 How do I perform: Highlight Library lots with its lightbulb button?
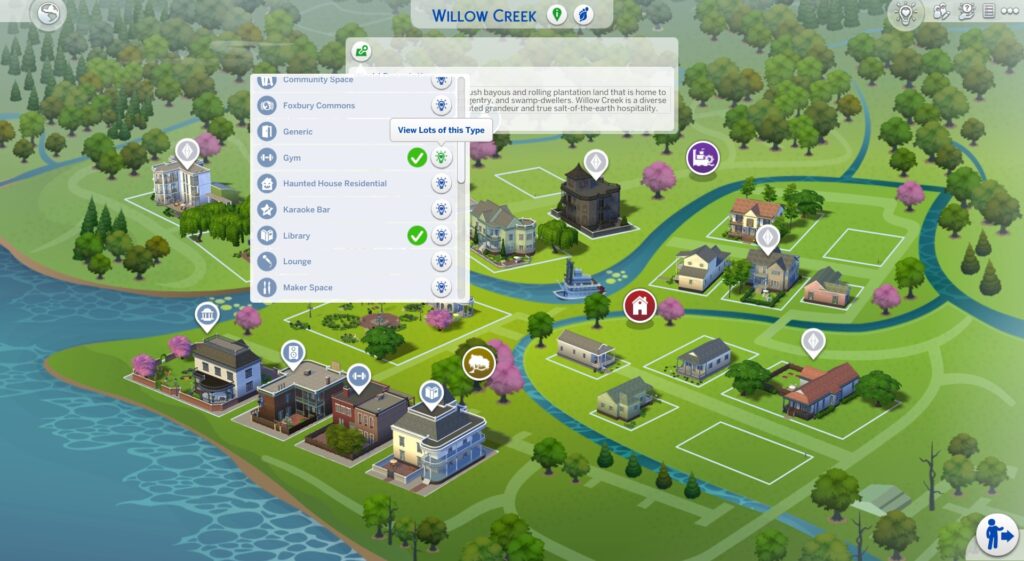pyautogui.click(x=441, y=236)
